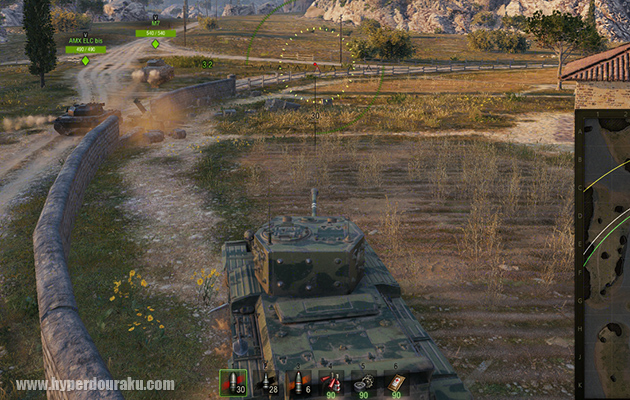Switch to the second shell type with 28 rounds
Image resolution: width=630 pixels, height=400 pixels.
[x=266, y=383]
